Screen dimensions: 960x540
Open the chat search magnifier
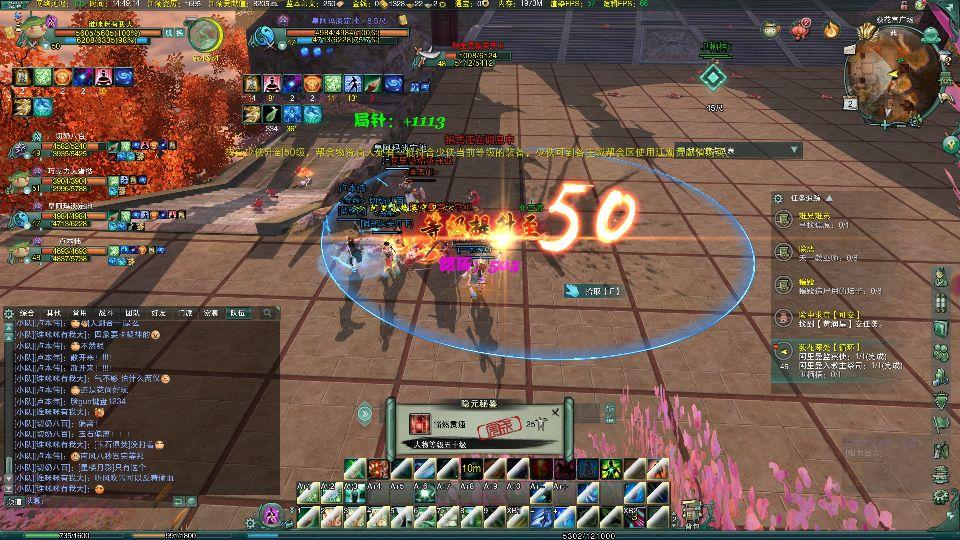pos(267,313)
